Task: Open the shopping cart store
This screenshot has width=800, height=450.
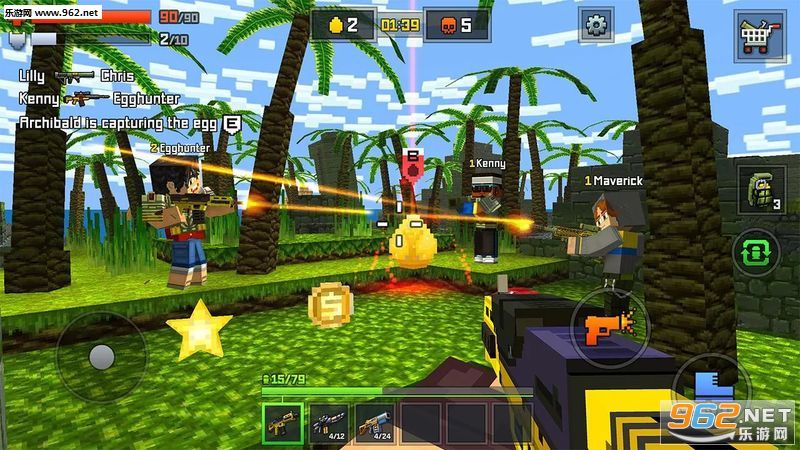Action: coord(760,38)
